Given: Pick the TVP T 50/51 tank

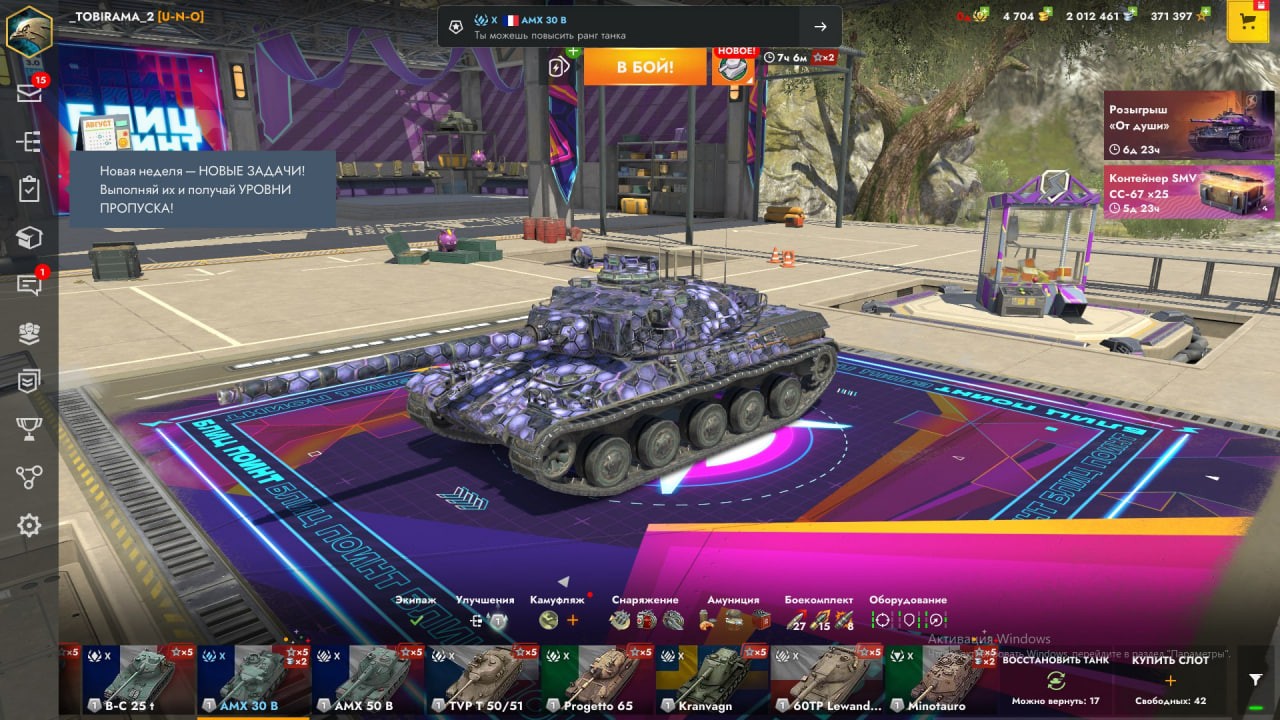Looking at the screenshot, I should point(483,678).
